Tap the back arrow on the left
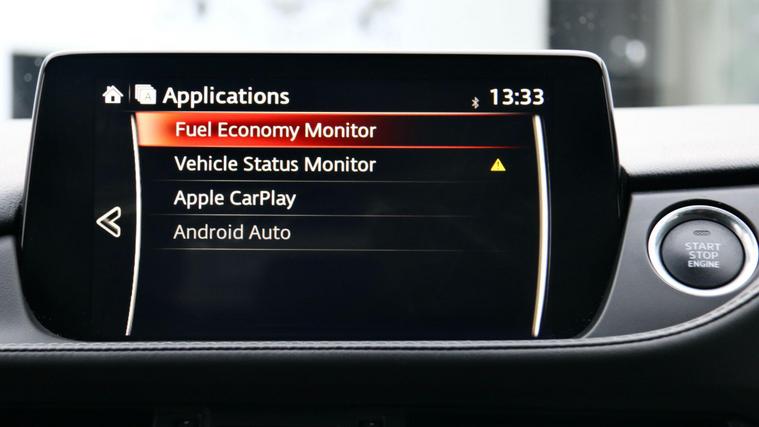Image resolution: width=759 pixels, height=427 pixels. 109,222
